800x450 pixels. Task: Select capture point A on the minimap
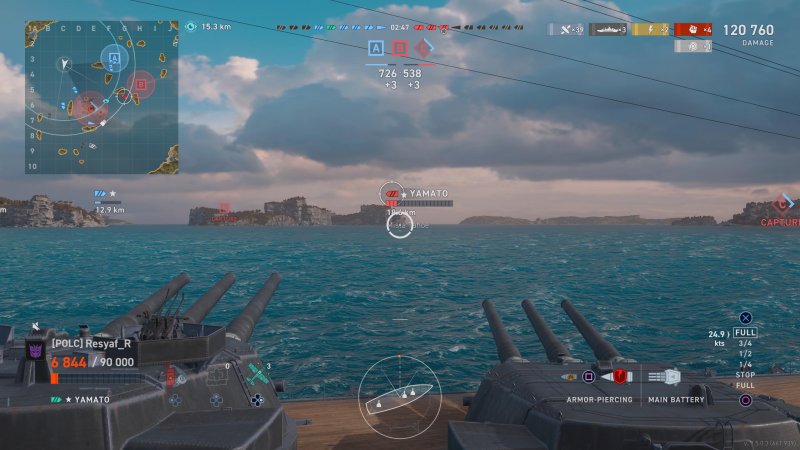(114, 59)
